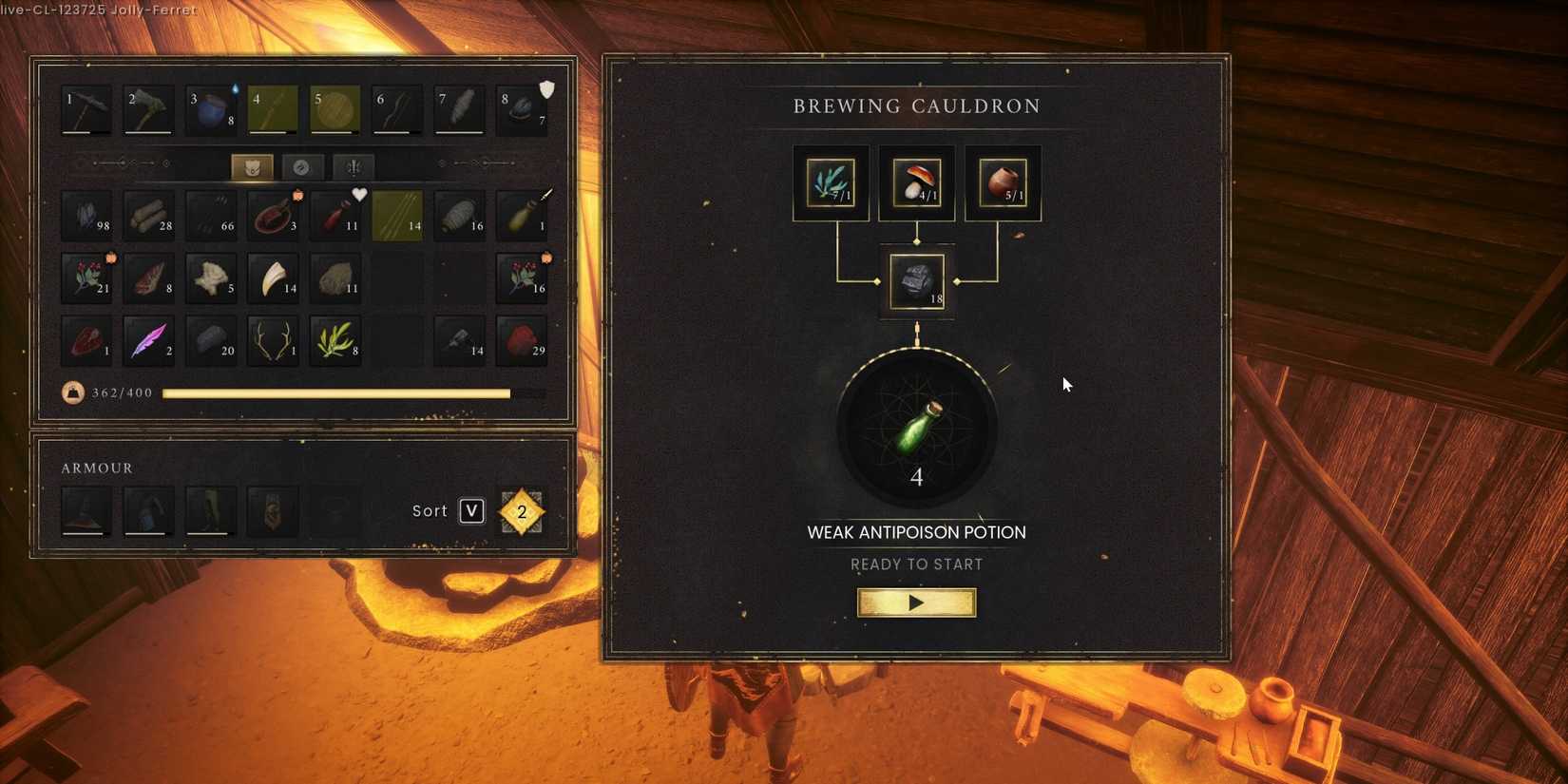
Task: Equip the hatchet in hotbar slot 2
Action: point(148,108)
